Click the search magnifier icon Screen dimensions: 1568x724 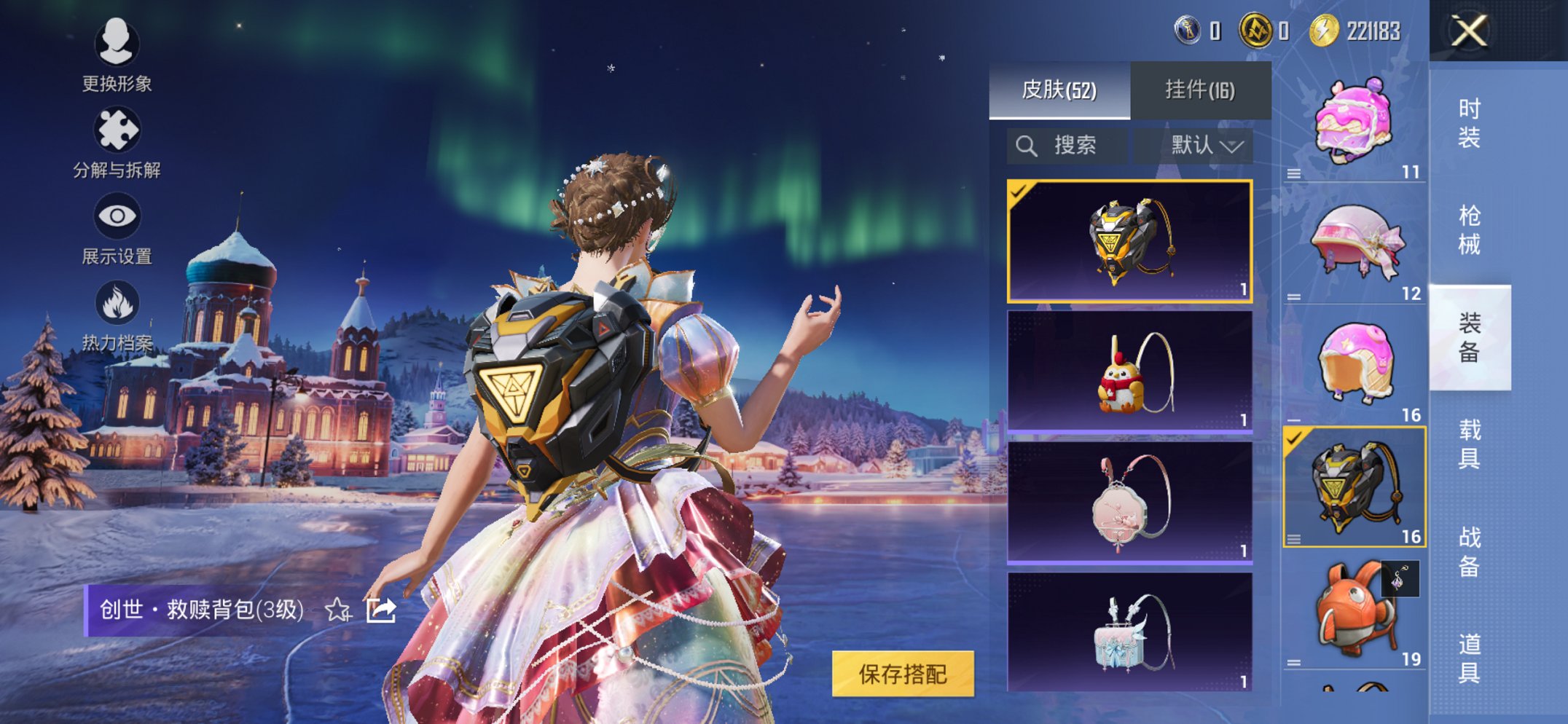(1027, 144)
